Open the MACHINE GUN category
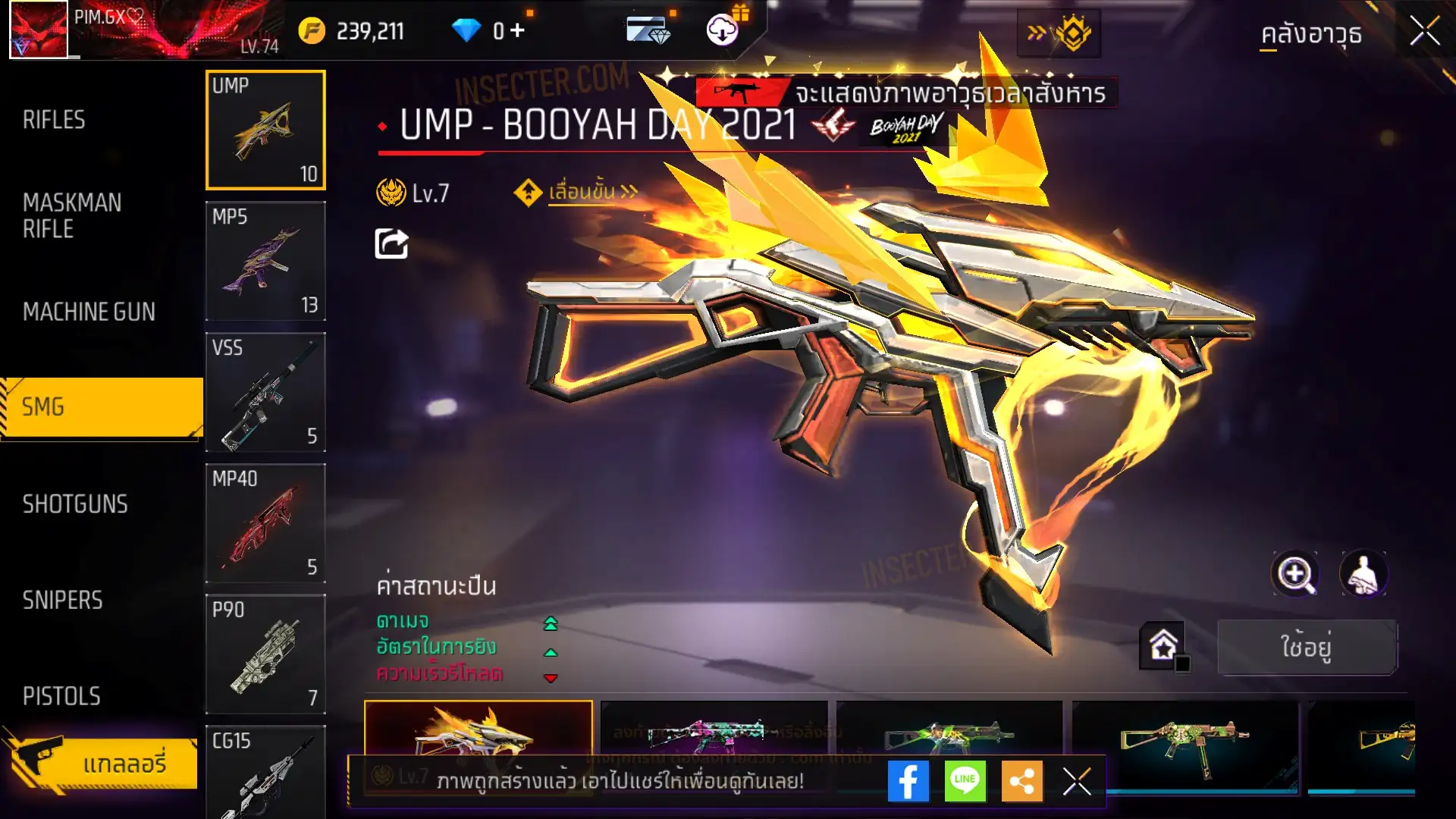 click(89, 312)
